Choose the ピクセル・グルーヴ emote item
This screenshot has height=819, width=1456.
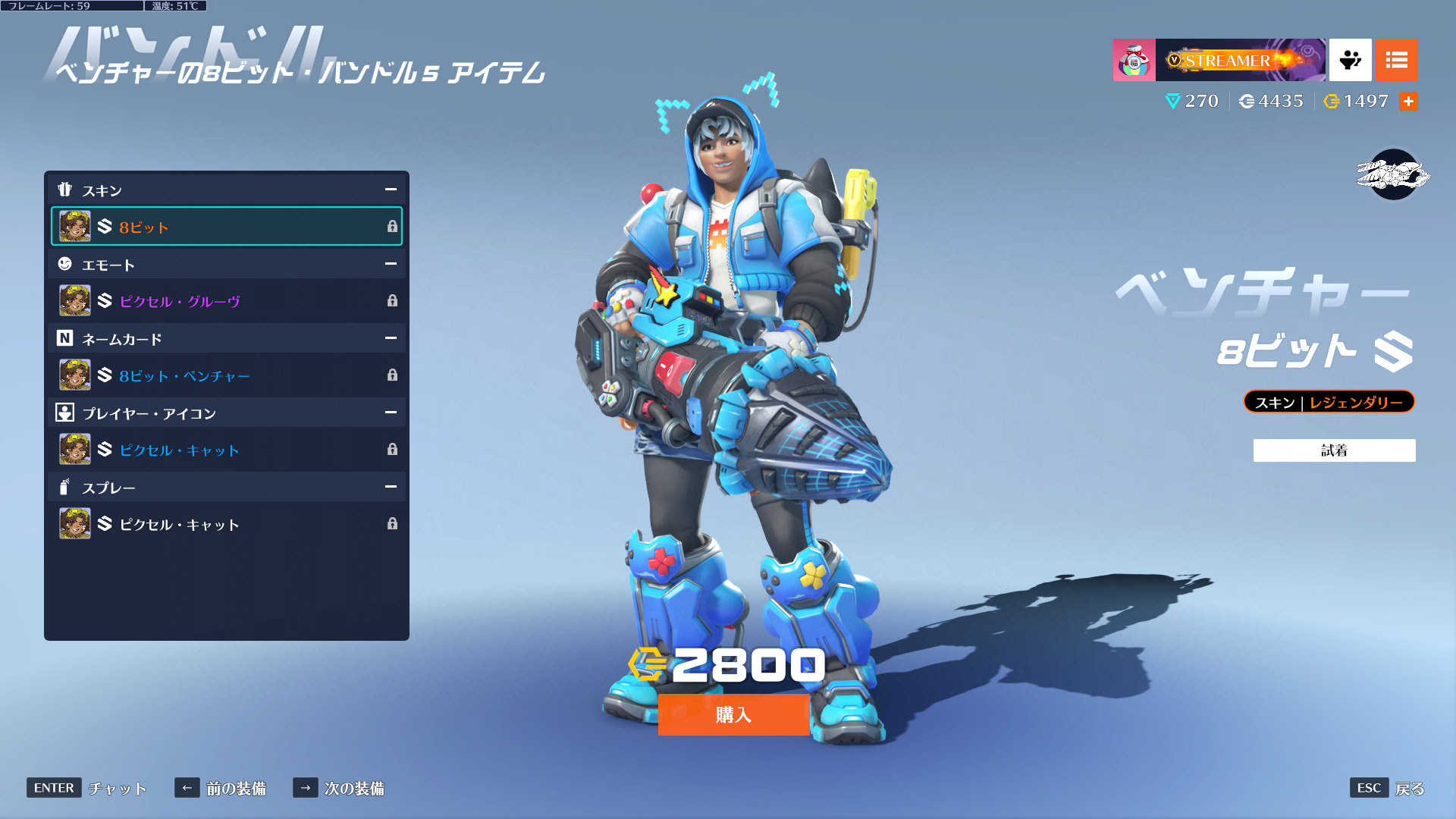[x=226, y=301]
